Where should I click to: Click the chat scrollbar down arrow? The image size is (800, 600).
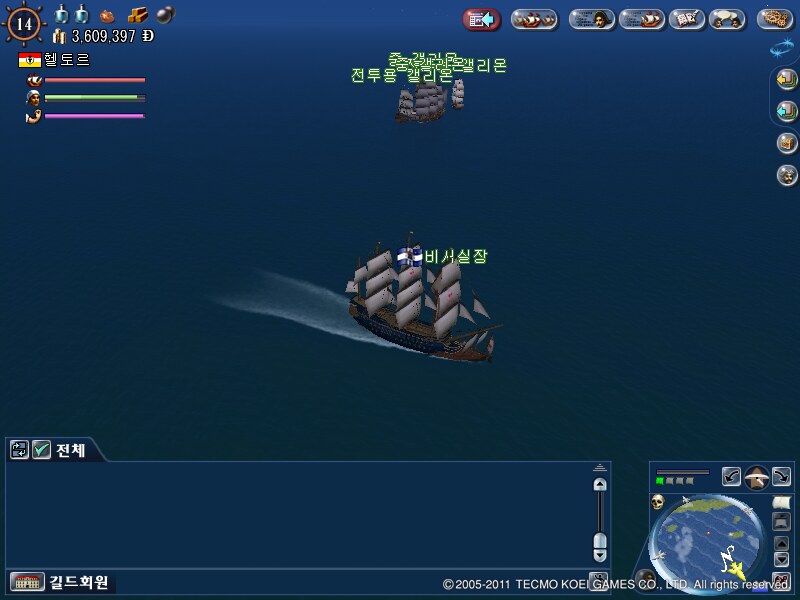(x=600, y=554)
